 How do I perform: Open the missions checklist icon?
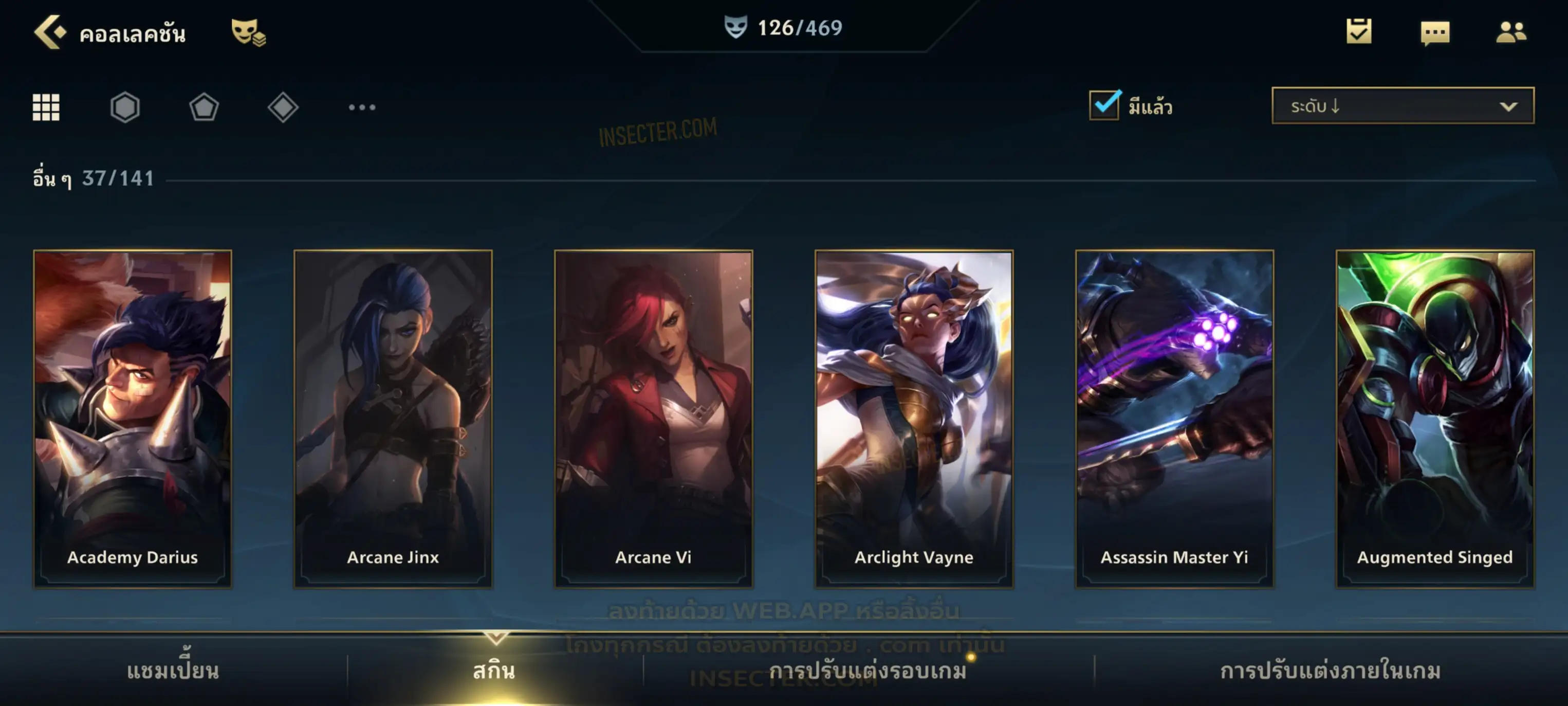point(1358,32)
